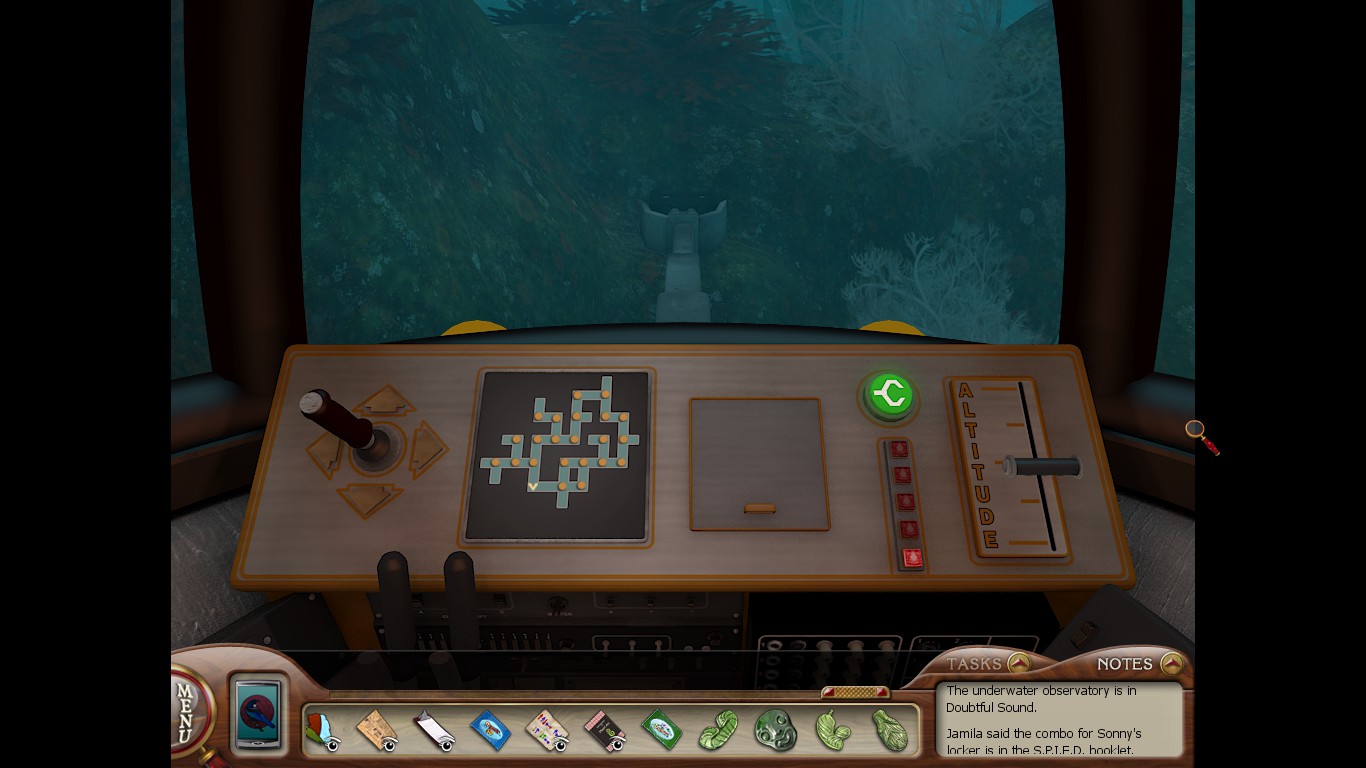Screen dimensions: 1366x768
Task: Select the black booklet inventory item
Action: click(604, 730)
